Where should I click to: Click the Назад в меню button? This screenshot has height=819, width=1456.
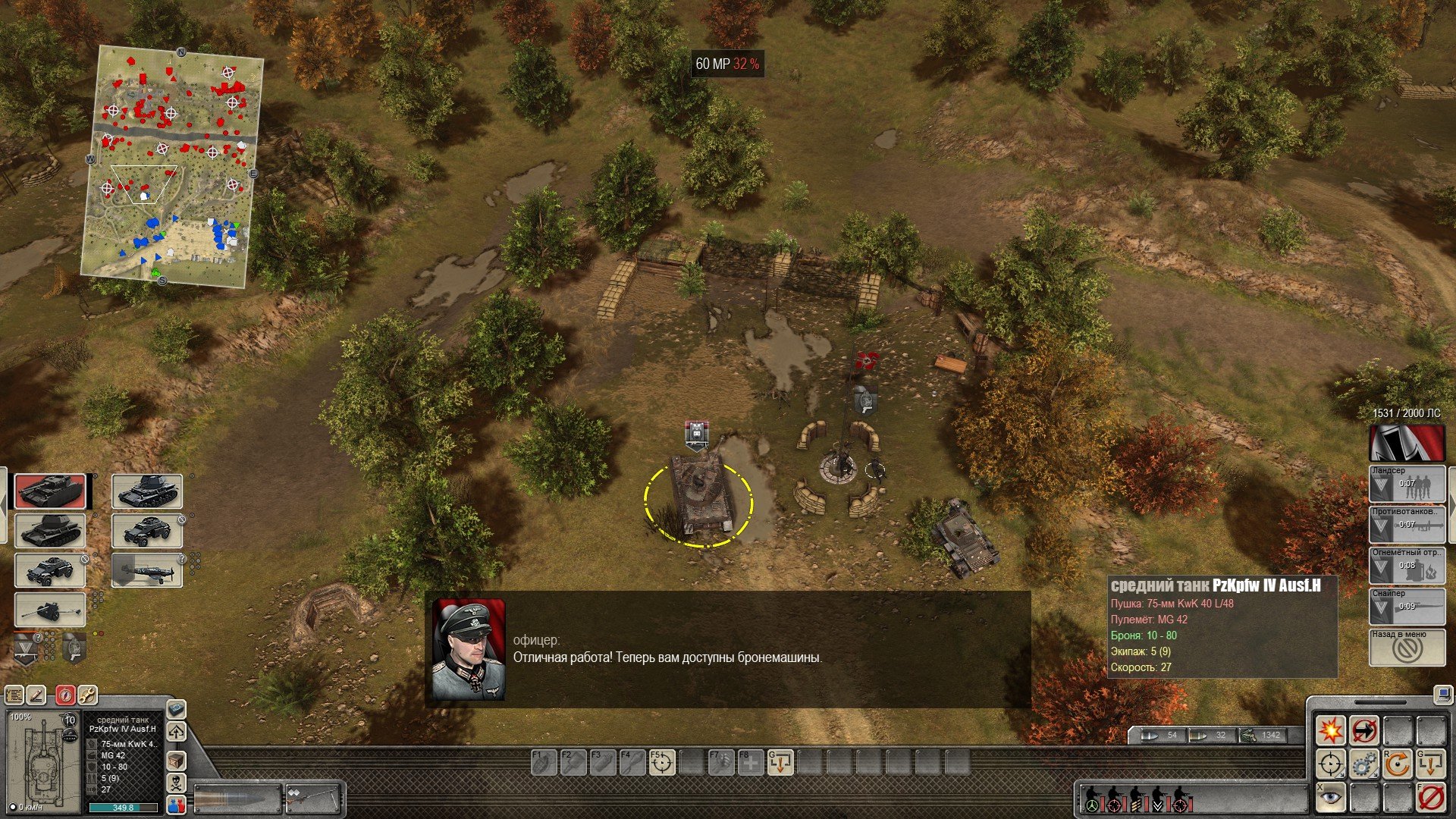point(1407,648)
